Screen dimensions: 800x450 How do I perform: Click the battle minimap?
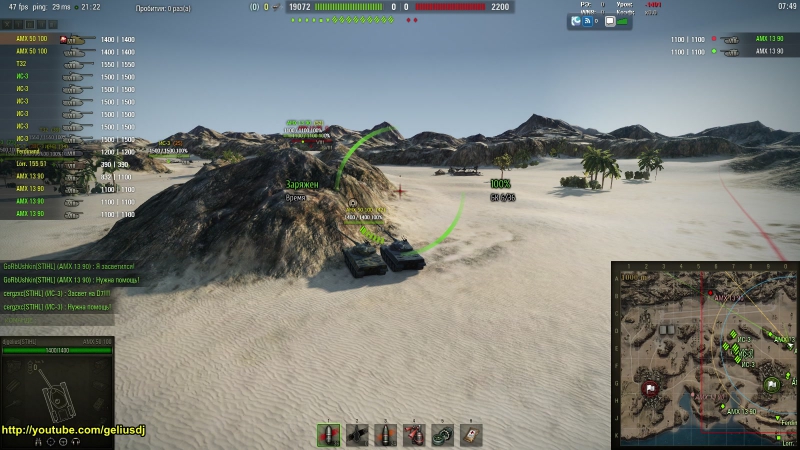tap(705, 356)
